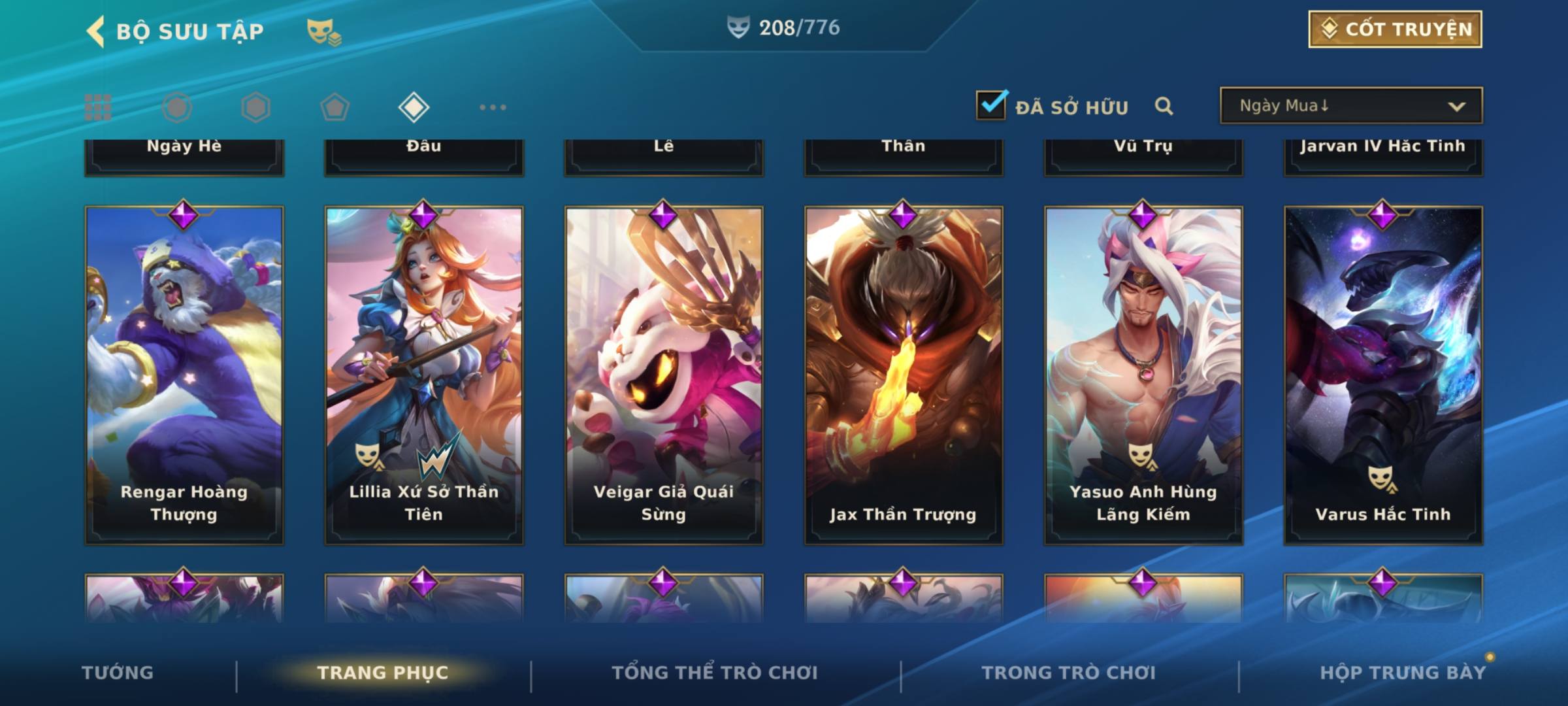Choose the diamond rarity filter

414,107
